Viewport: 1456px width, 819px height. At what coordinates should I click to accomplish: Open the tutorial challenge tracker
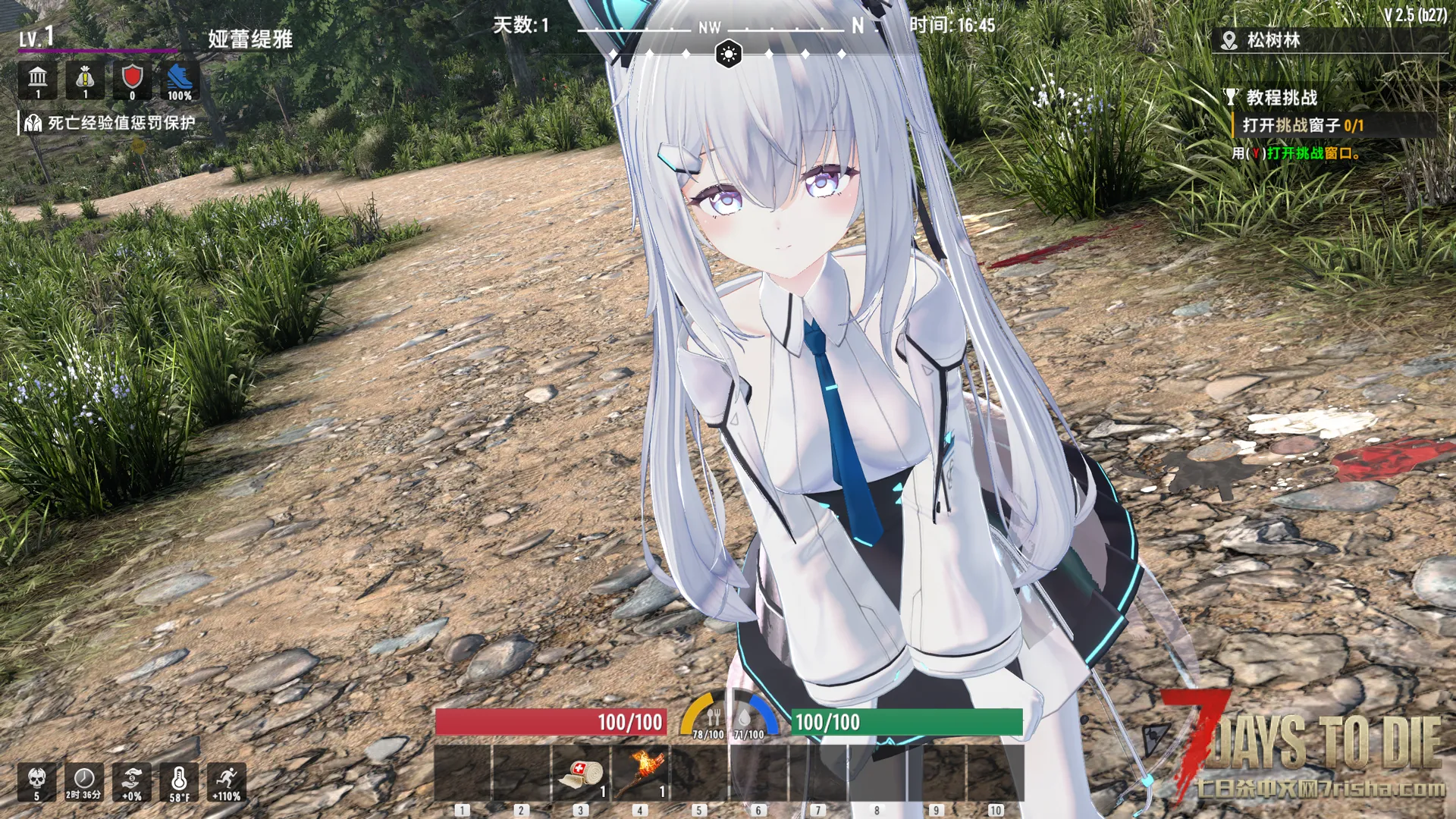coord(1281,97)
